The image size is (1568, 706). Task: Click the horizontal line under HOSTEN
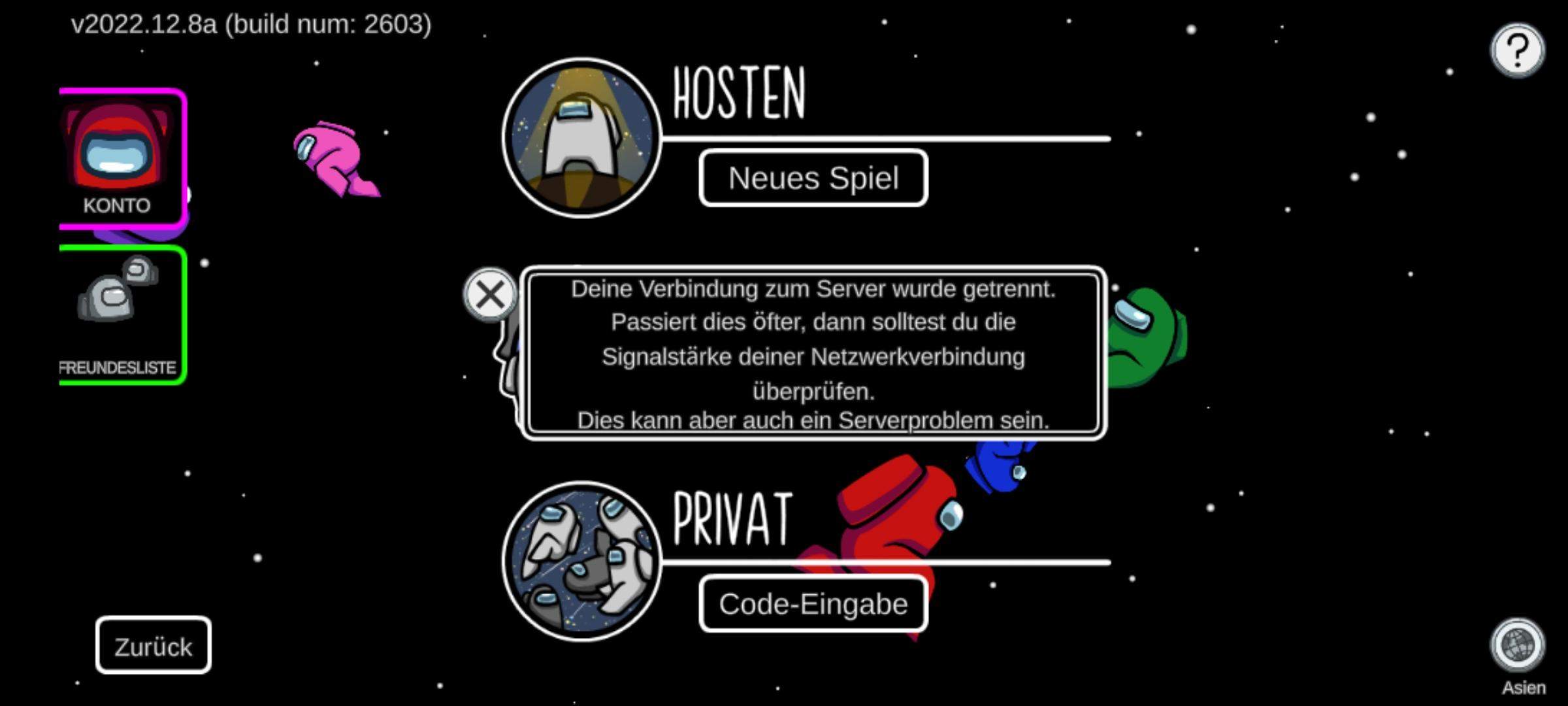pos(882,138)
